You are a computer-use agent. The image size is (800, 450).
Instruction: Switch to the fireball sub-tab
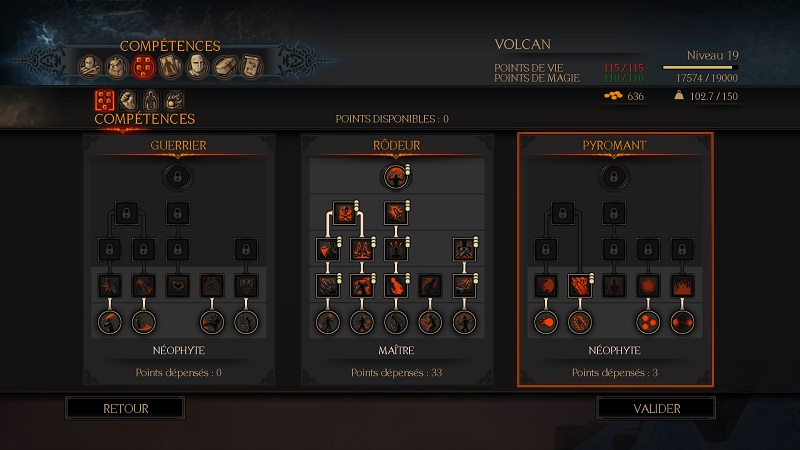coord(173,100)
